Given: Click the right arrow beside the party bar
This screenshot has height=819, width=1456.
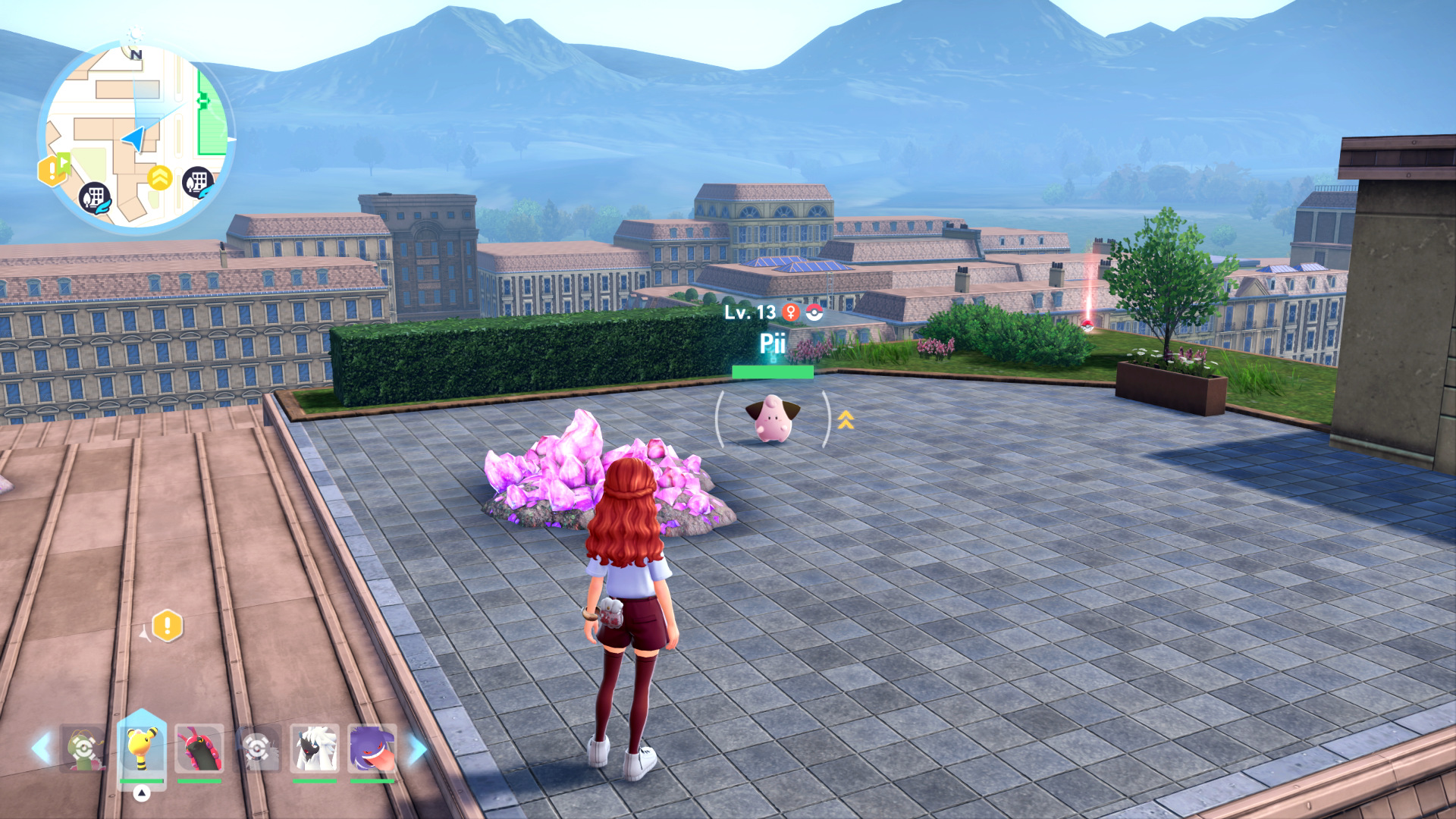Looking at the screenshot, I should (x=417, y=748).
